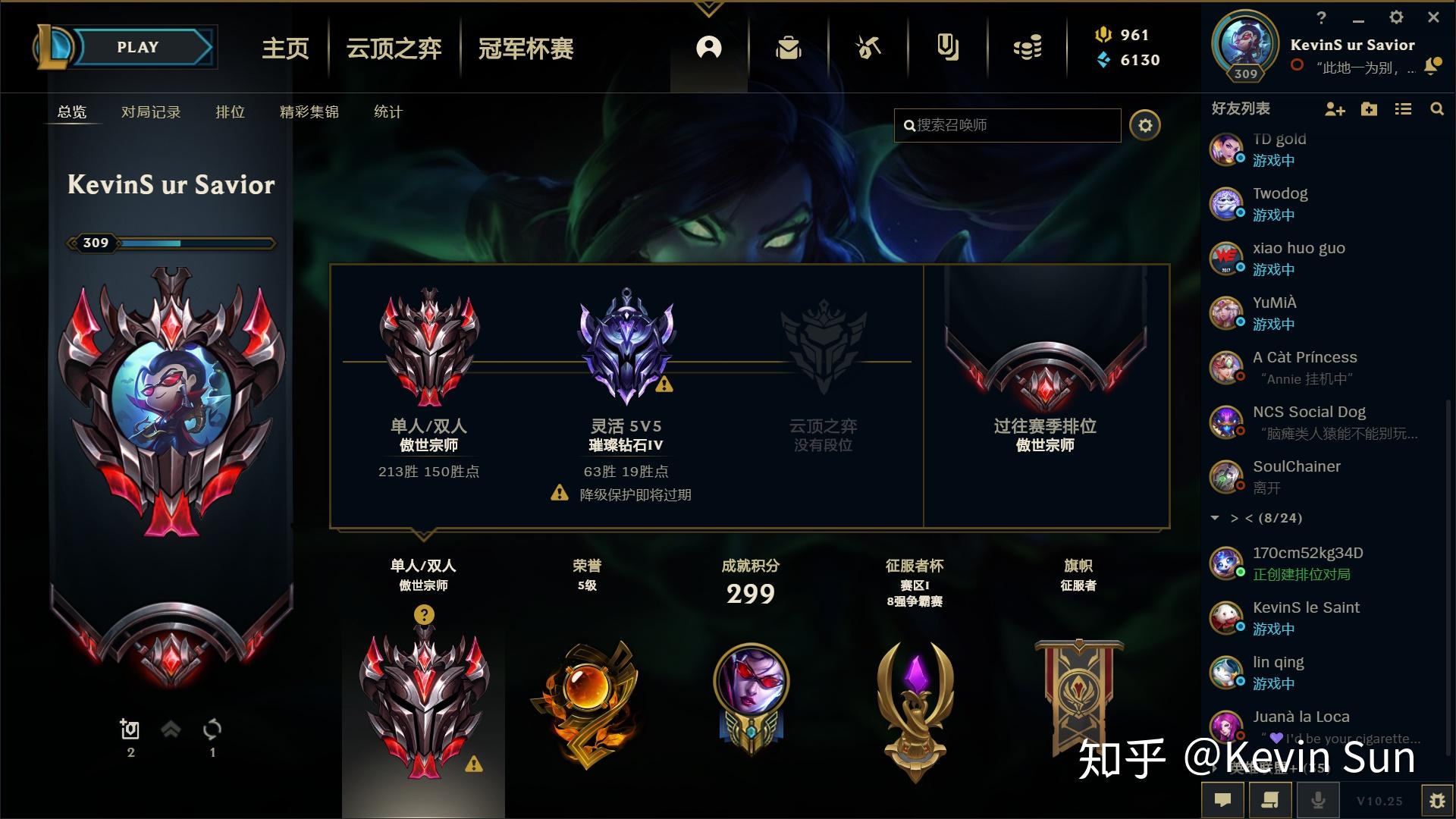Switch to the 对局记录 tab
1456x819 pixels.
[x=149, y=111]
